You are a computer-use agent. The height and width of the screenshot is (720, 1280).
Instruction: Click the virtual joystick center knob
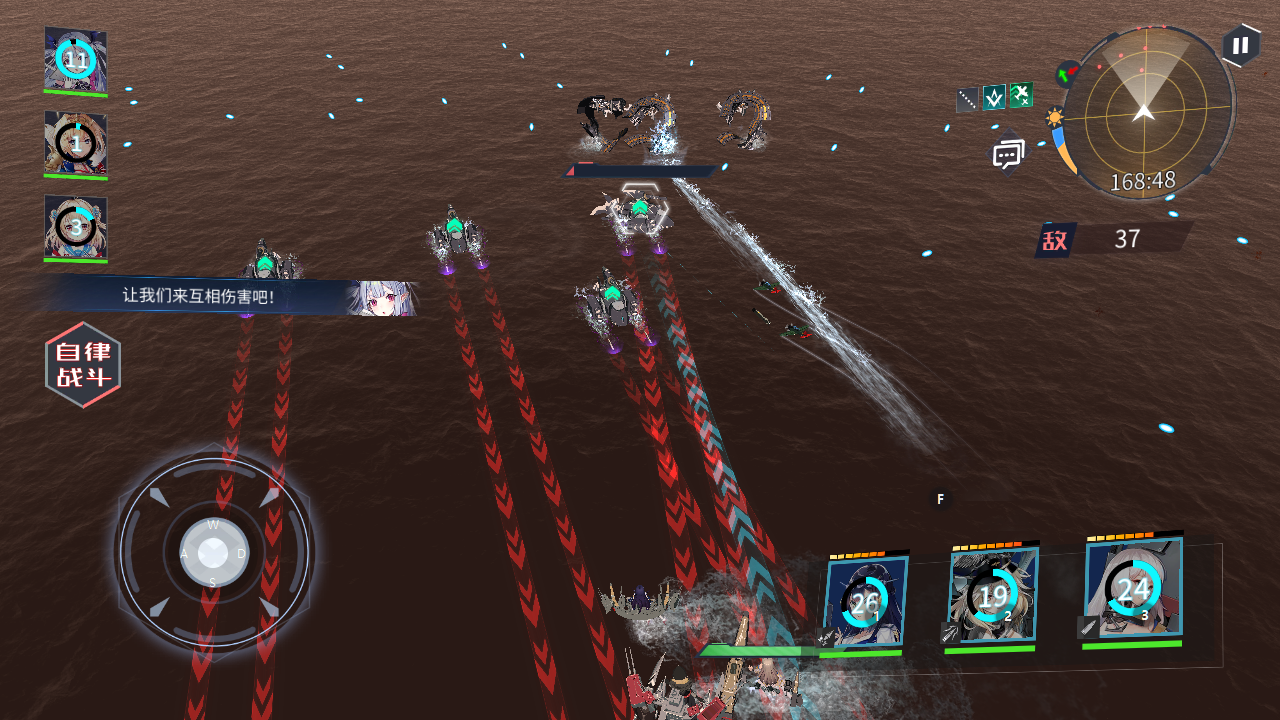[x=213, y=552]
